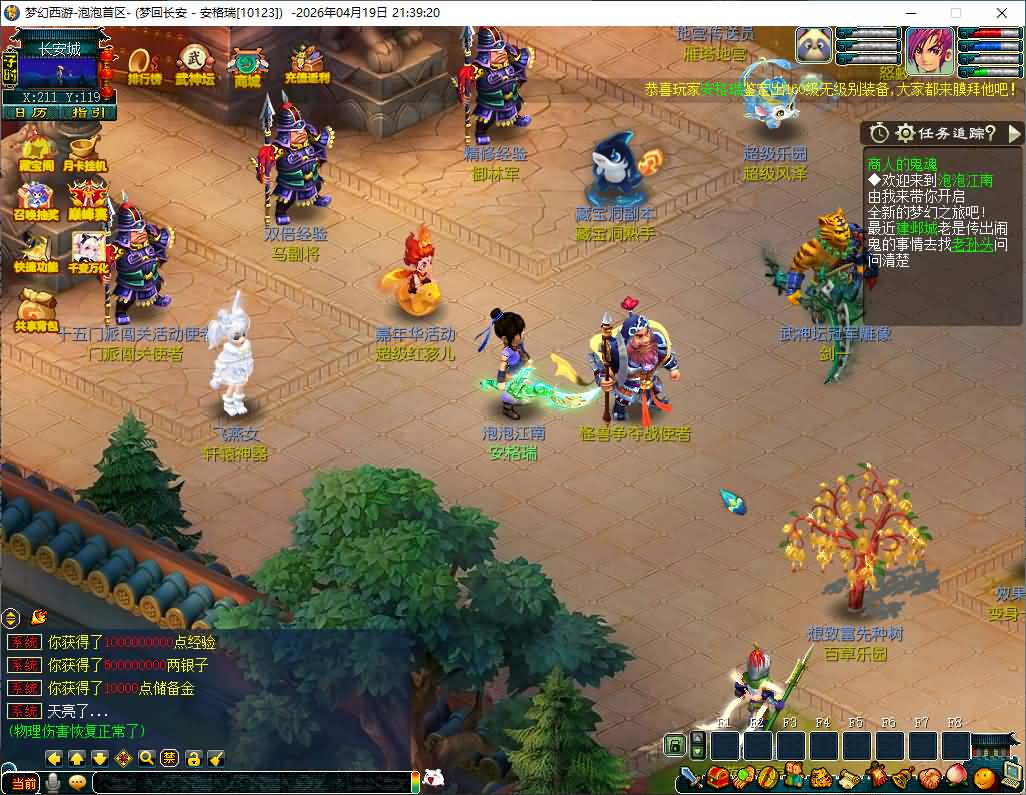The image size is (1026, 795).
Task: Open the 月卡挂机 monthly card icon
Action: point(86,153)
